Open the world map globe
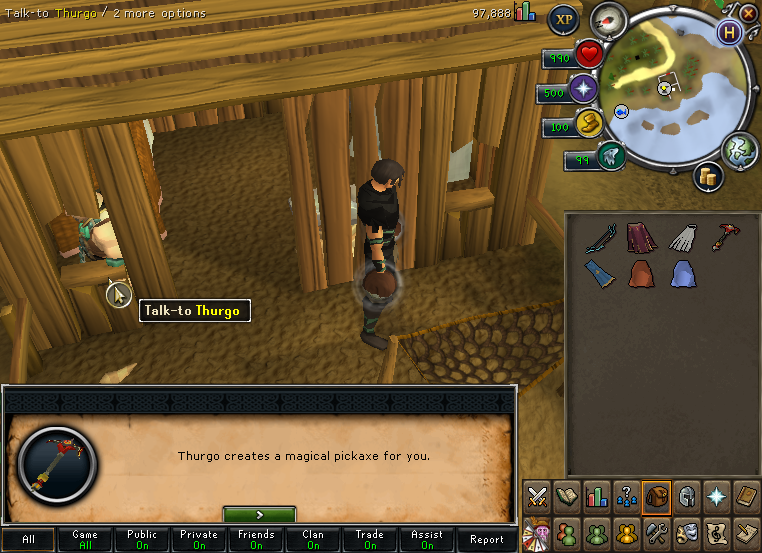 [x=740, y=148]
